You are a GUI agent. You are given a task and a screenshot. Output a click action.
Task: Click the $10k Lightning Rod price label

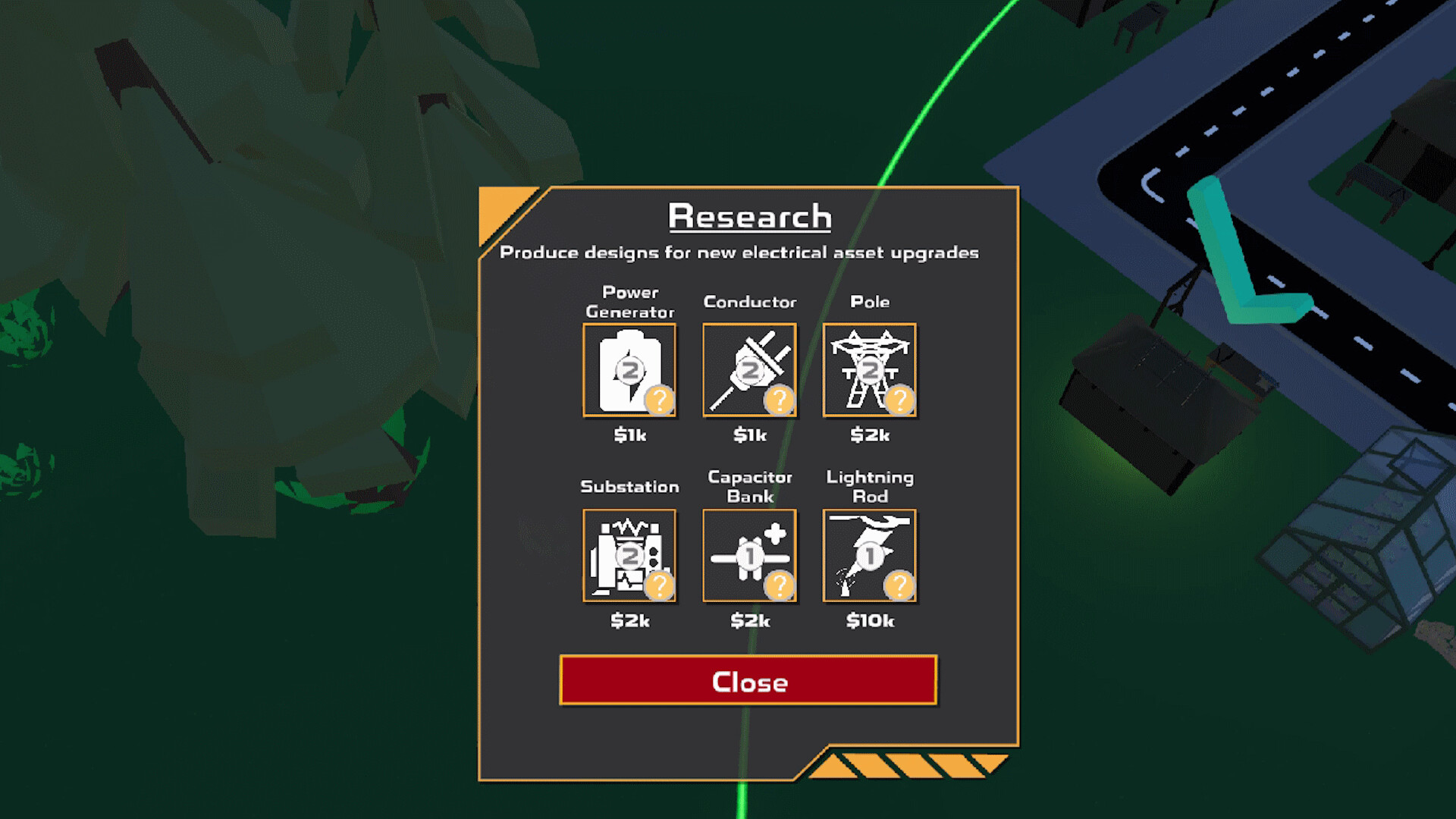tap(870, 620)
